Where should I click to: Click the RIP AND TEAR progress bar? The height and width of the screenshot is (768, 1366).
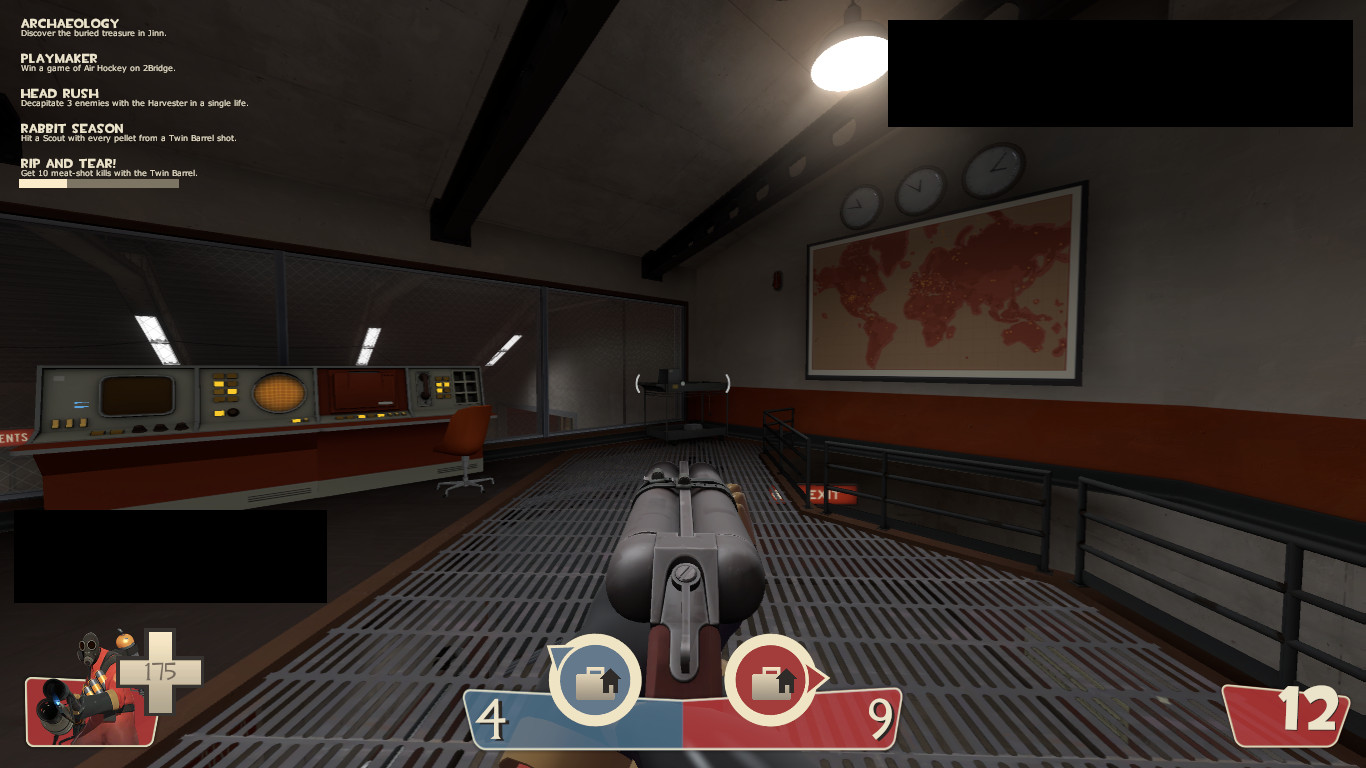tap(98, 183)
